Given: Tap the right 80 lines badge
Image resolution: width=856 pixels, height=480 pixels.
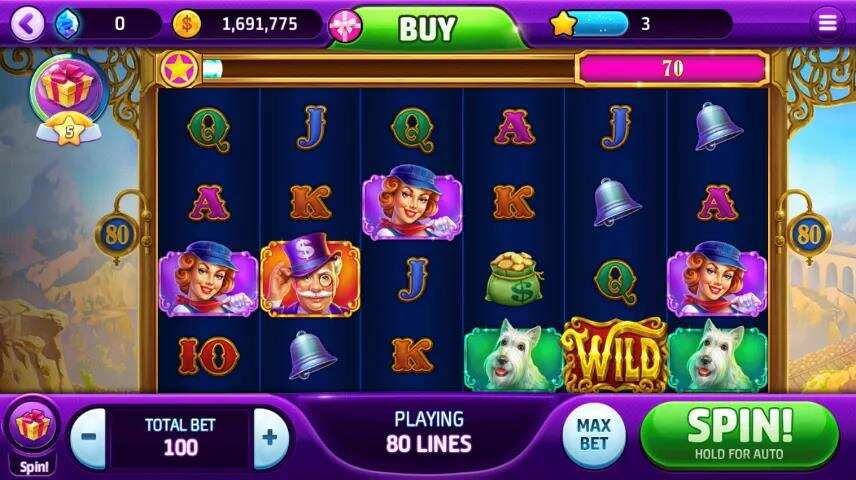Looking at the screenshot, I should (x=807, y=235).
